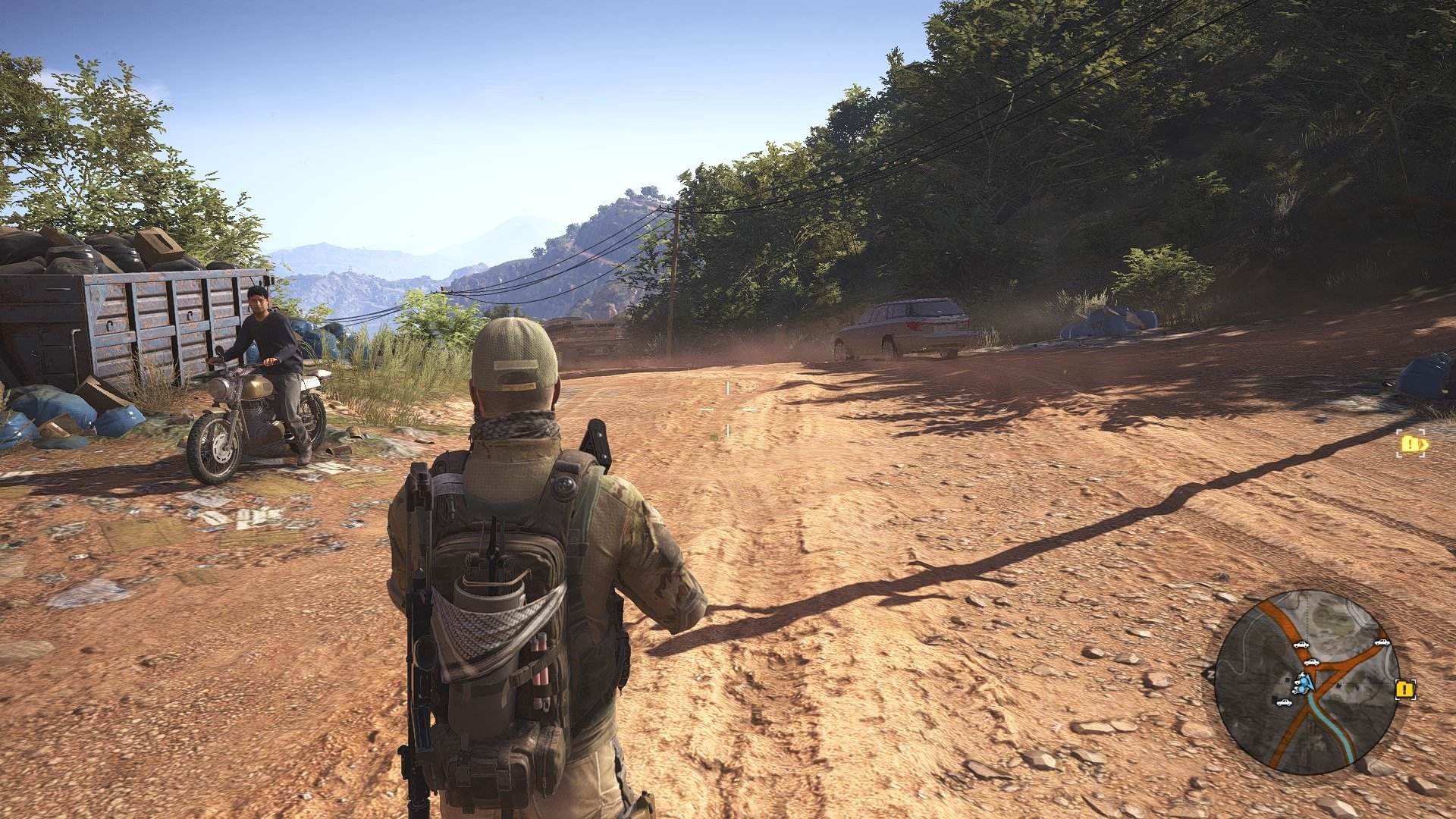Click the car icon near the minimap road junction
The width and height of the screenshot is (1456, 819).
(1312, 663)
